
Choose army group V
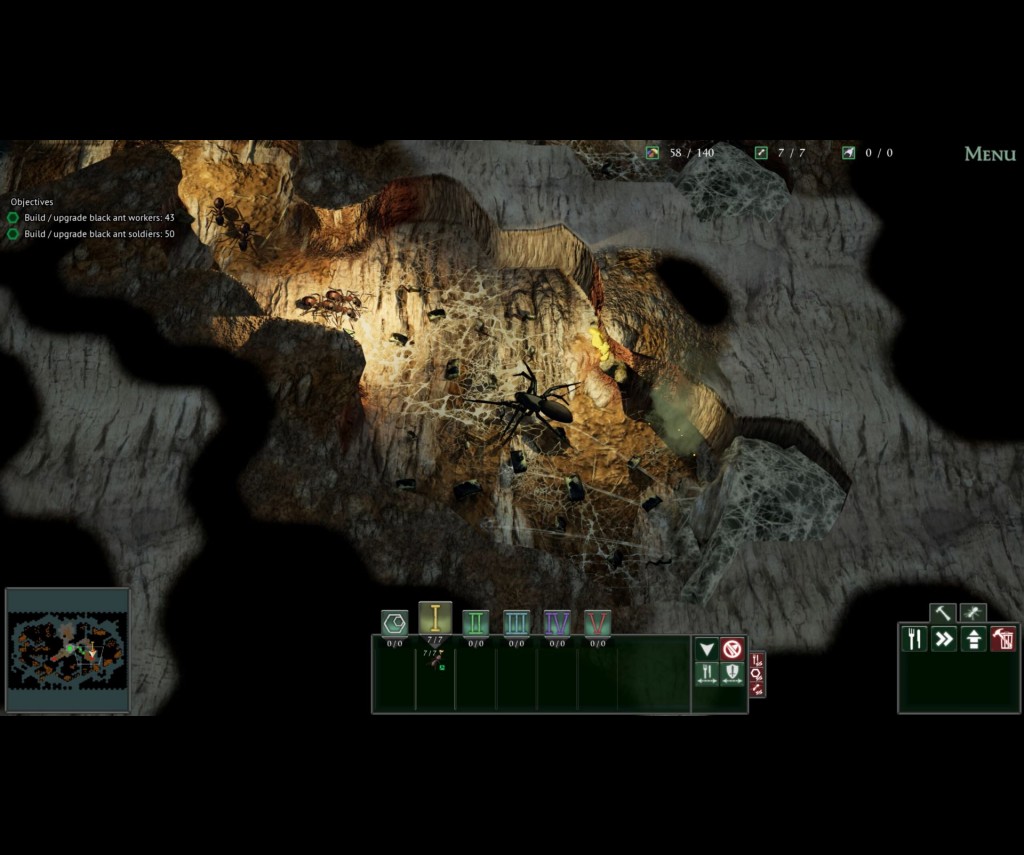(x=598, y=623)
